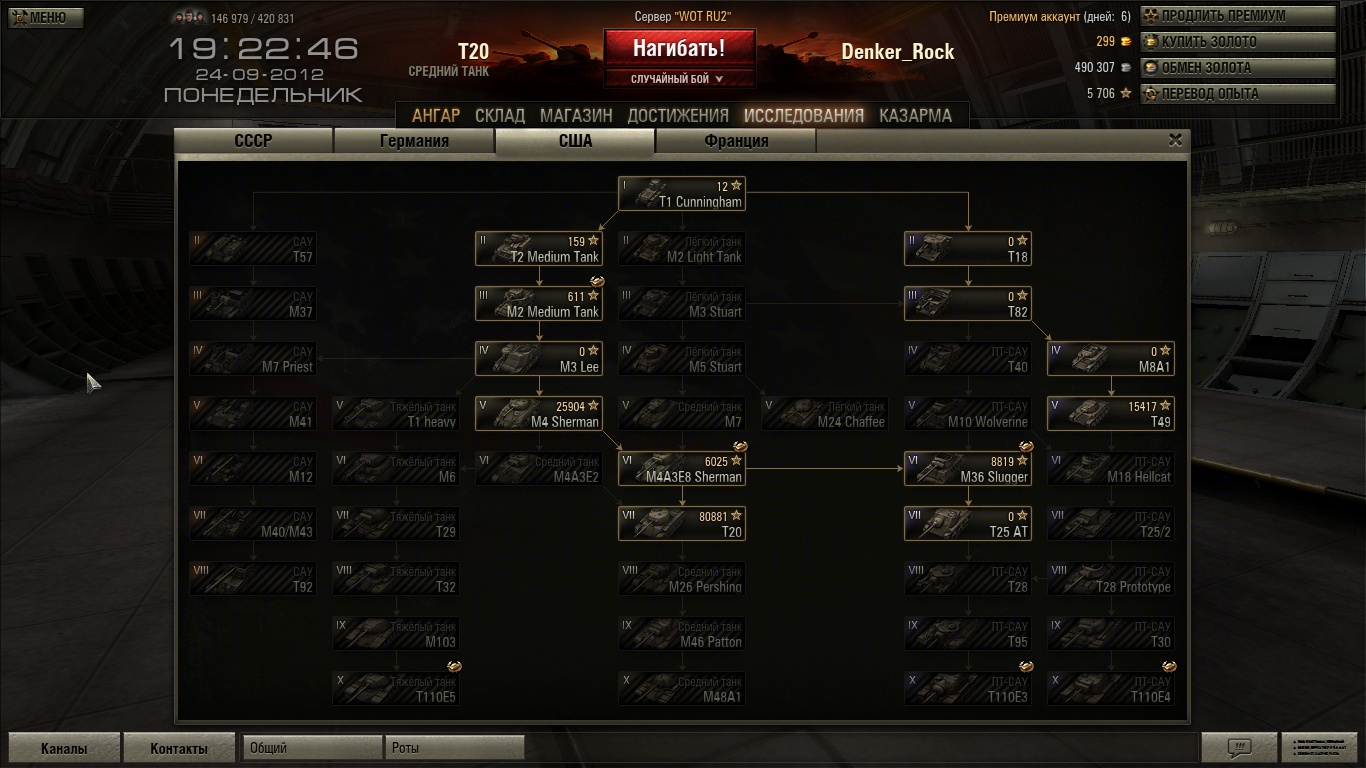Image resolution: width=1366 pixels, height=768 pixels.
Task: Open the Каналы chat channels
Action: [64, 748]
